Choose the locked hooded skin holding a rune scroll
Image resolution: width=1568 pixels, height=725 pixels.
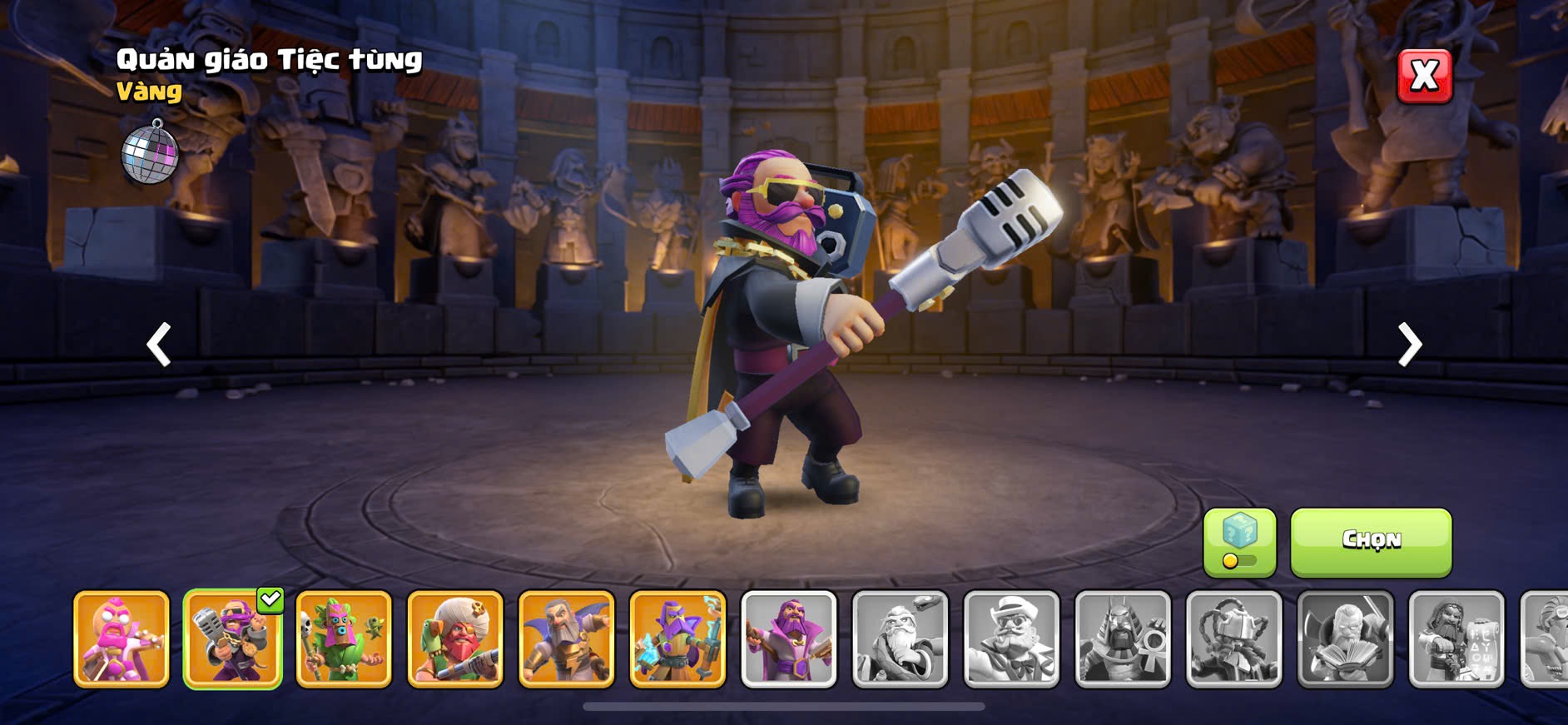(1456, 639)
